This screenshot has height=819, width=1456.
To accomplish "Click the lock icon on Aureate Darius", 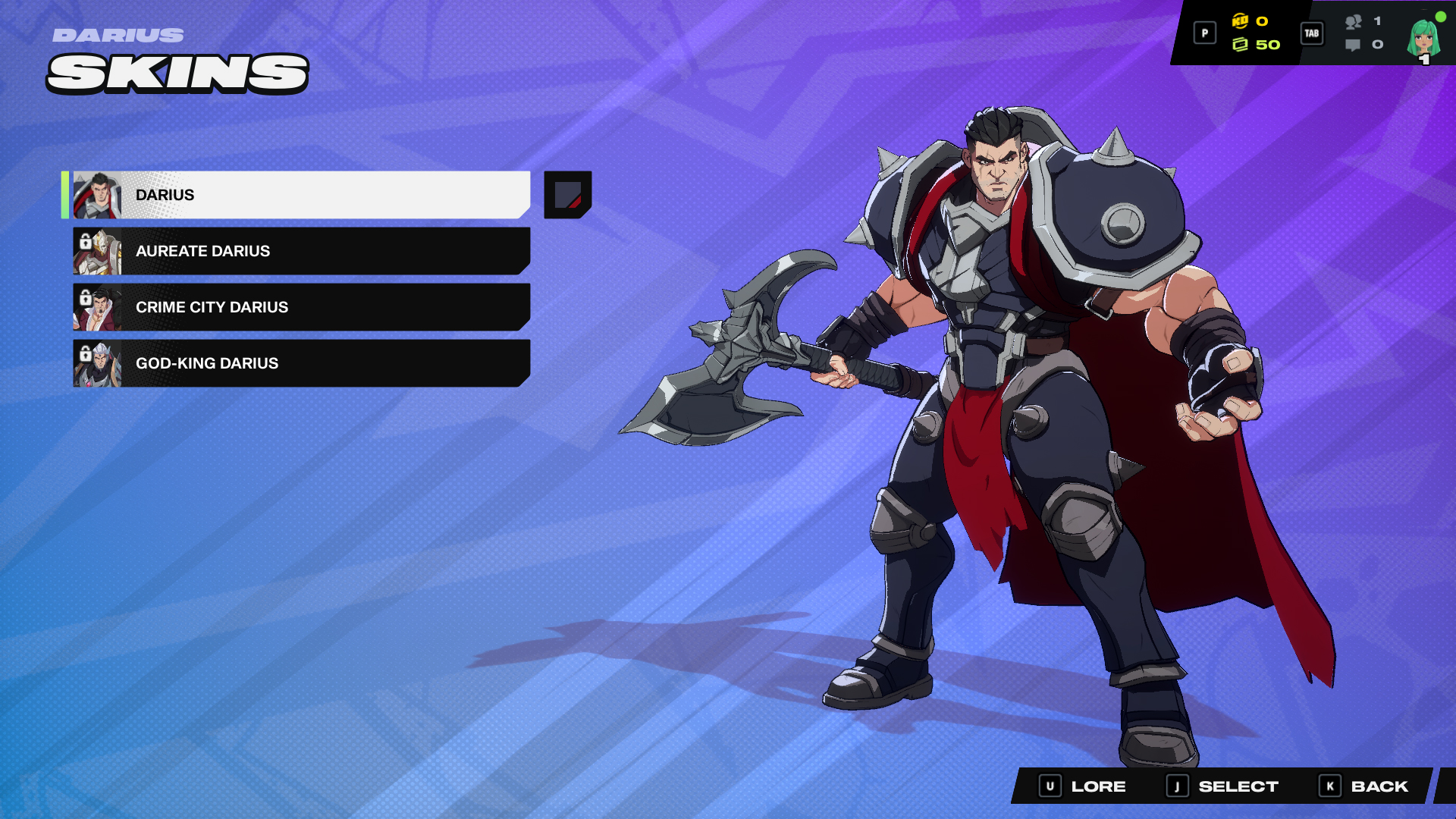I will point(83,241).
